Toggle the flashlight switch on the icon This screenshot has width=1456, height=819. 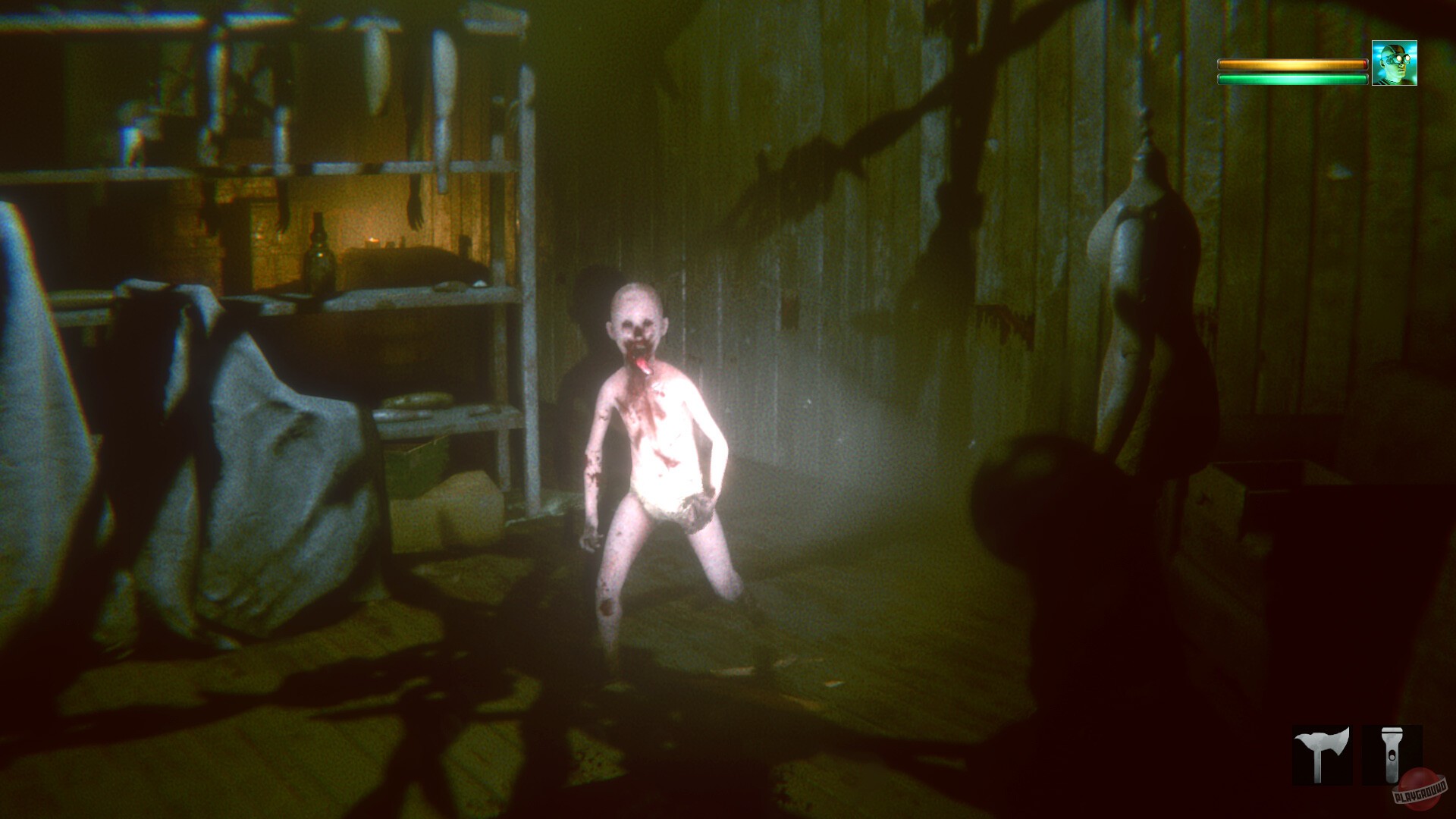pyautogui.click(x=1392, y=756)
